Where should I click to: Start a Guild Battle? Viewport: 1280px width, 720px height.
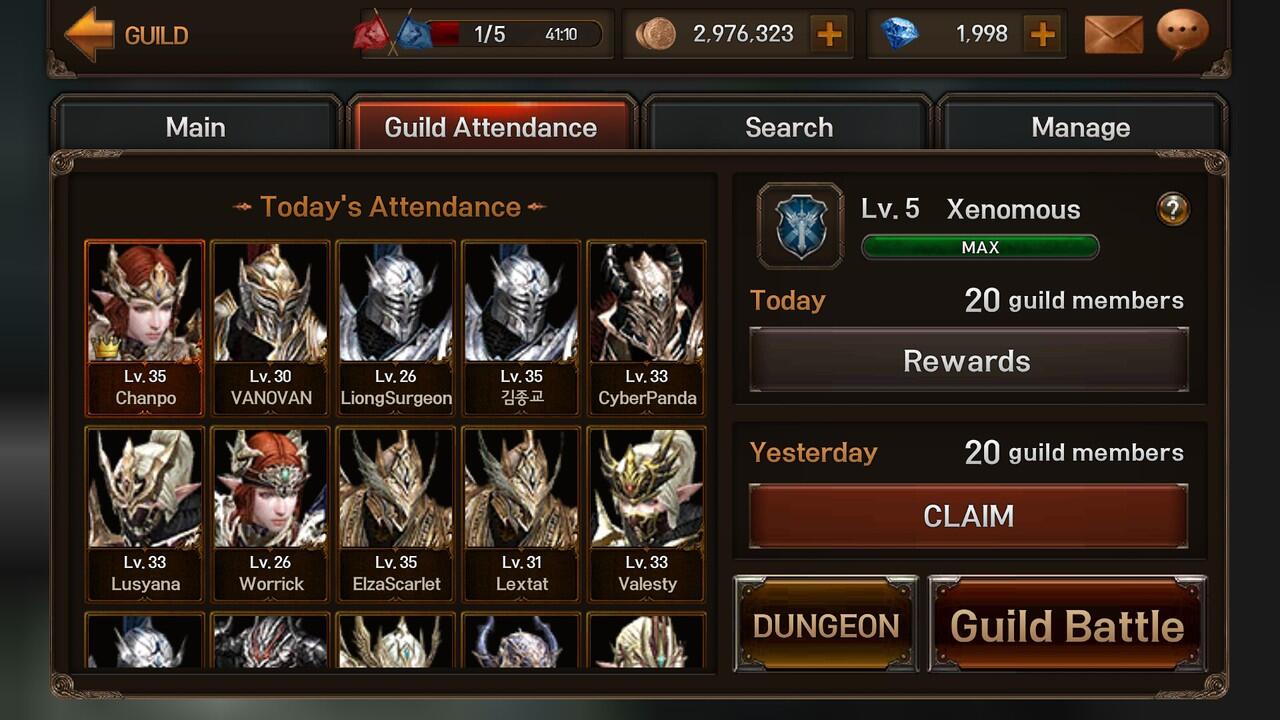point(1067,625)
